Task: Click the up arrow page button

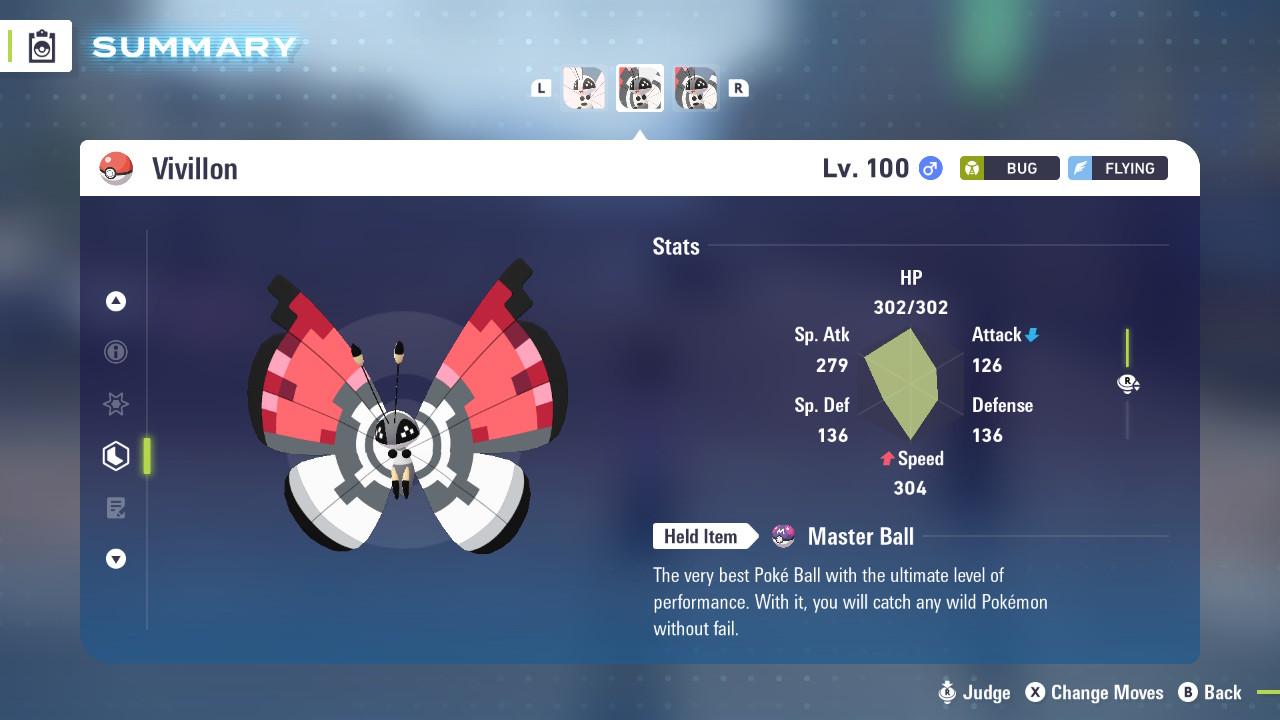Action: click(116, 301)
